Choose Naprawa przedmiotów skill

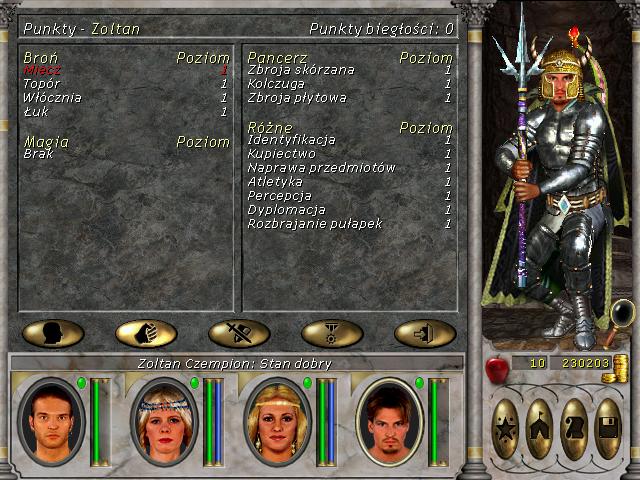[x=321, y=168]
